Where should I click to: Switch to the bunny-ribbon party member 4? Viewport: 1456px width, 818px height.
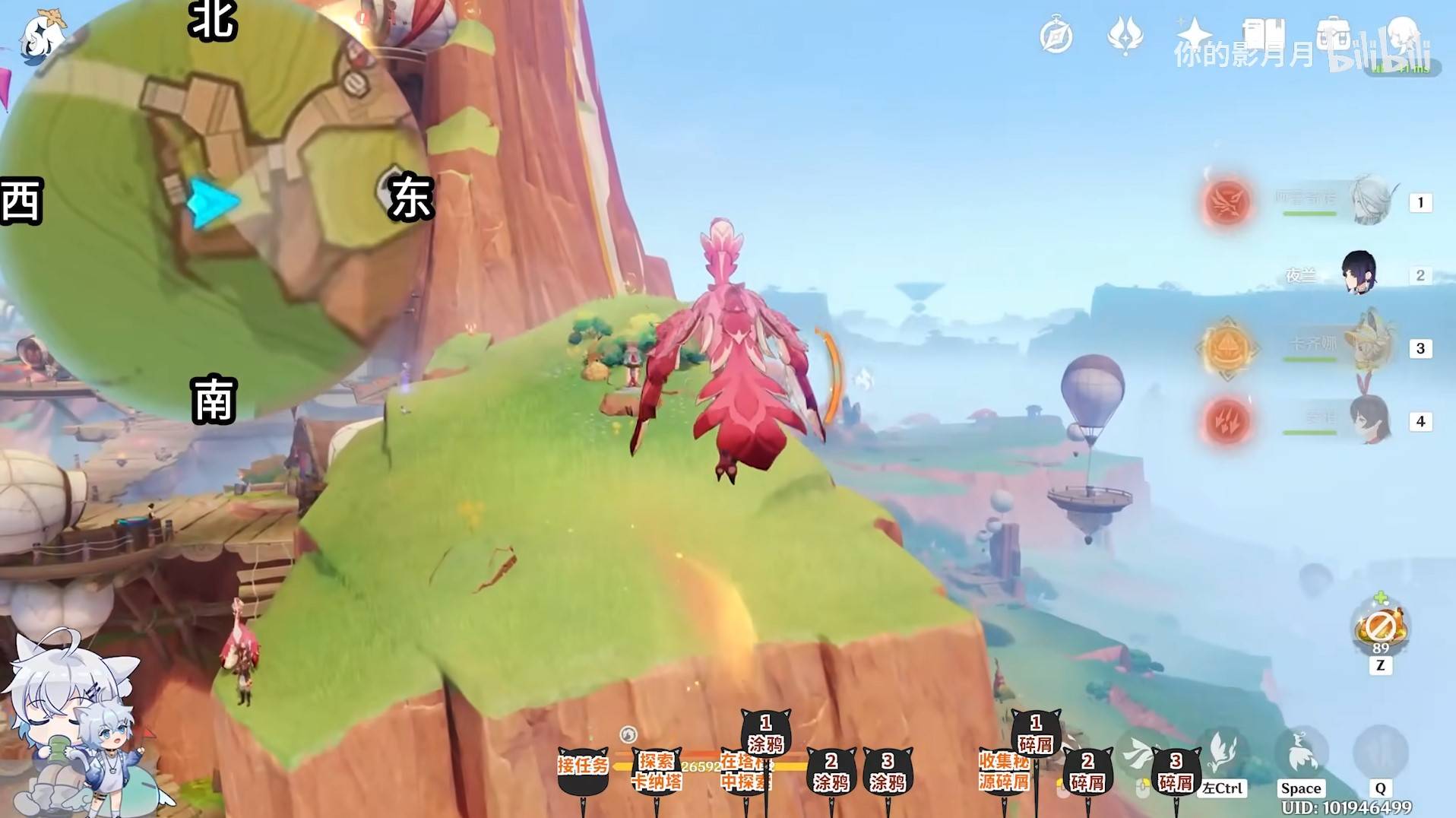coord(1369,420)
